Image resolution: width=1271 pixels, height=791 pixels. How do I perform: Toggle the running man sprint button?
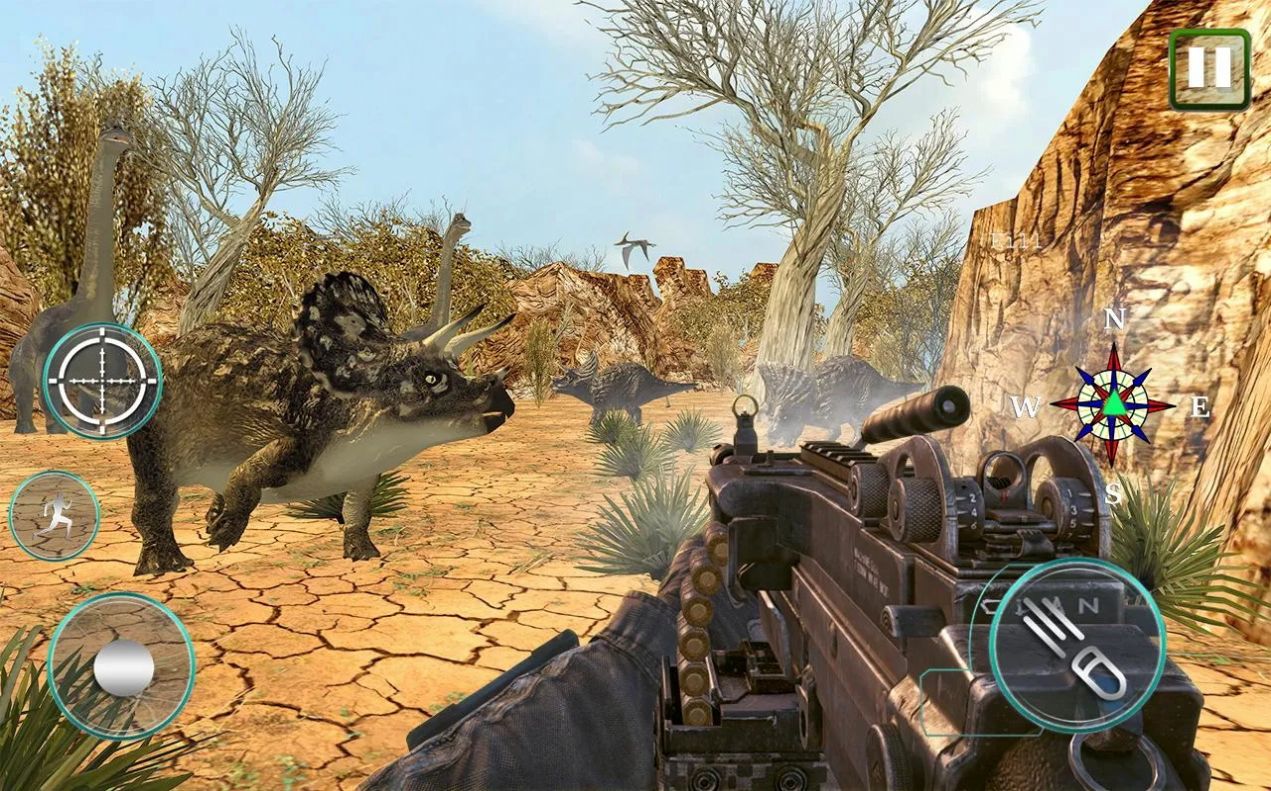(54, 516)
